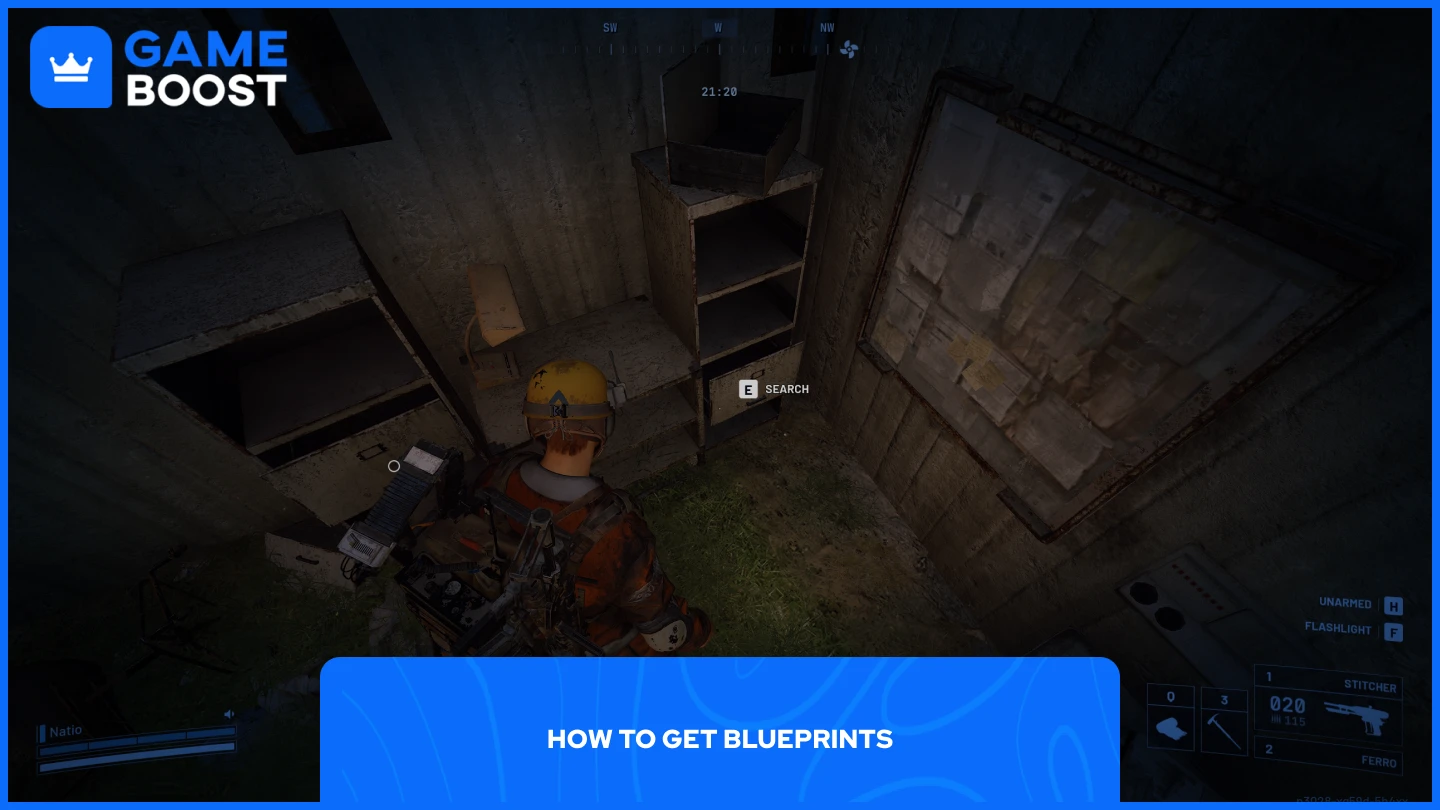The width and height of the screenshot is (1440, 810).
Task: Click the fan icon beside the compass
Action: [x=849, y=48]
